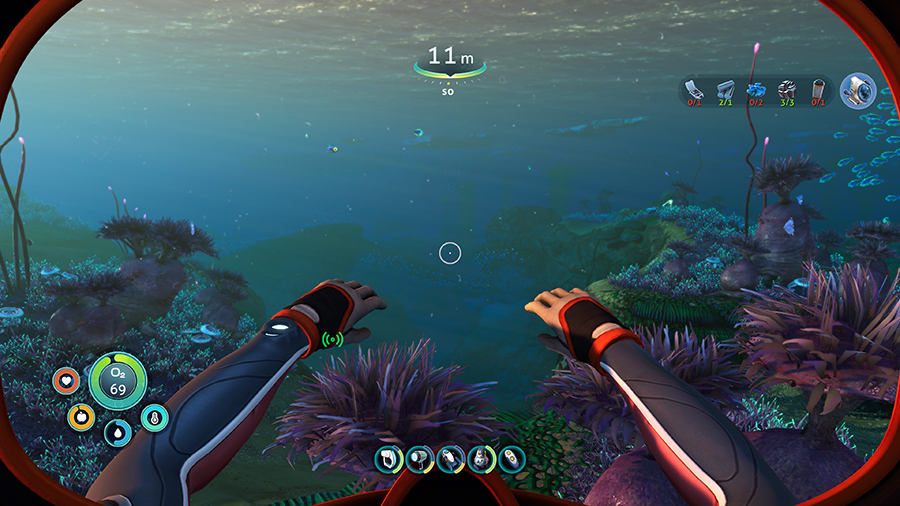Open the pinned vehicle blueprint icon
Viewport: 900px width, 506px height.
tap(857, 91)
